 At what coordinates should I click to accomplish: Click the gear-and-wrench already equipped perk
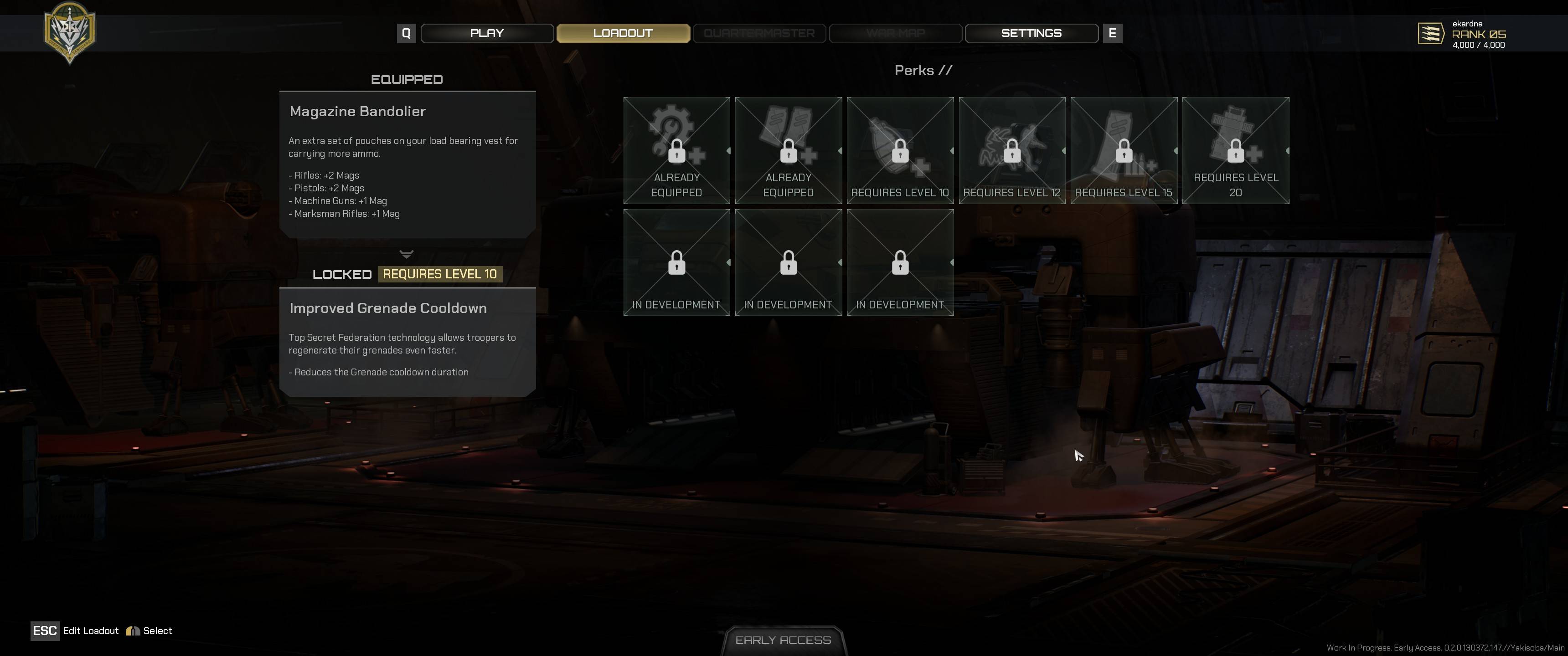click(x=676, y=150)
